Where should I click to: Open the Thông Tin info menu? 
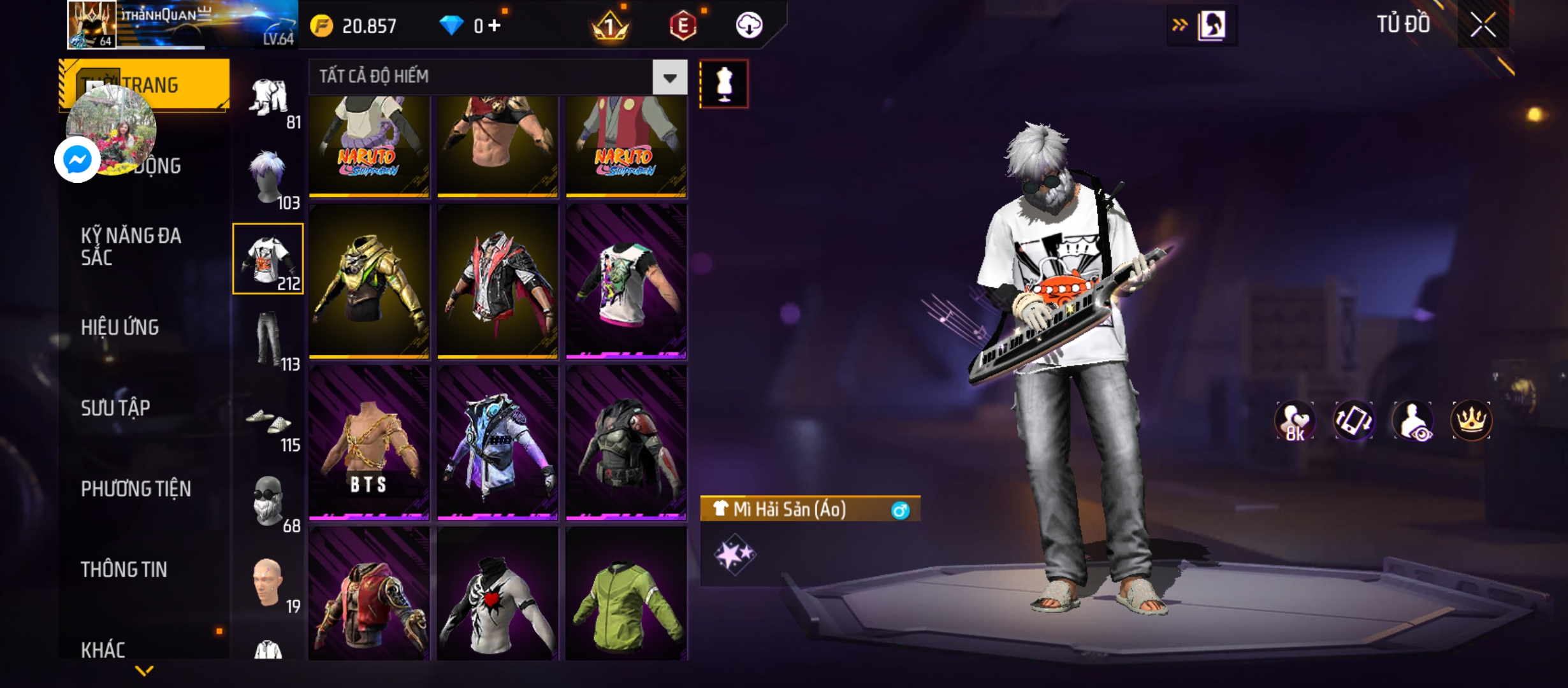[x=124, y=570]
